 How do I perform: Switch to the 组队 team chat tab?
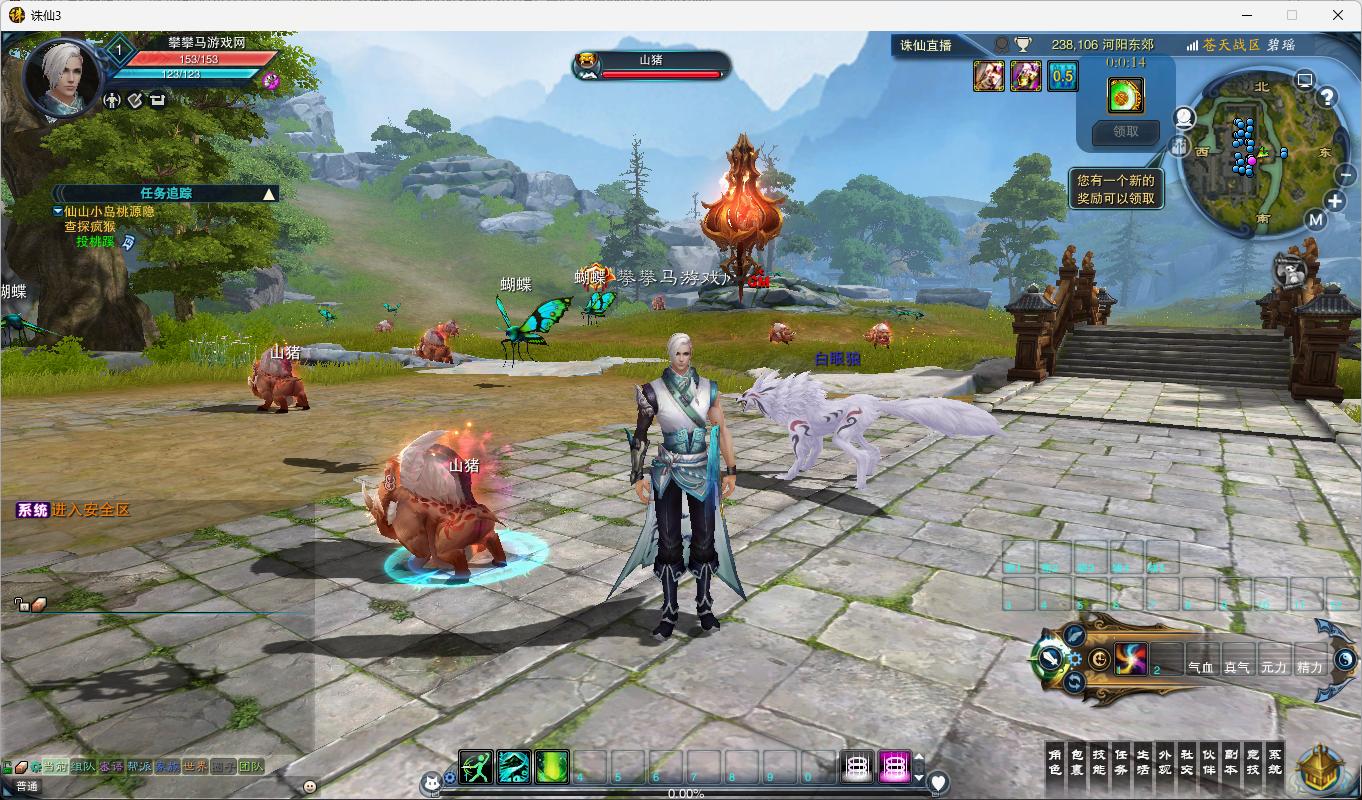84,767
